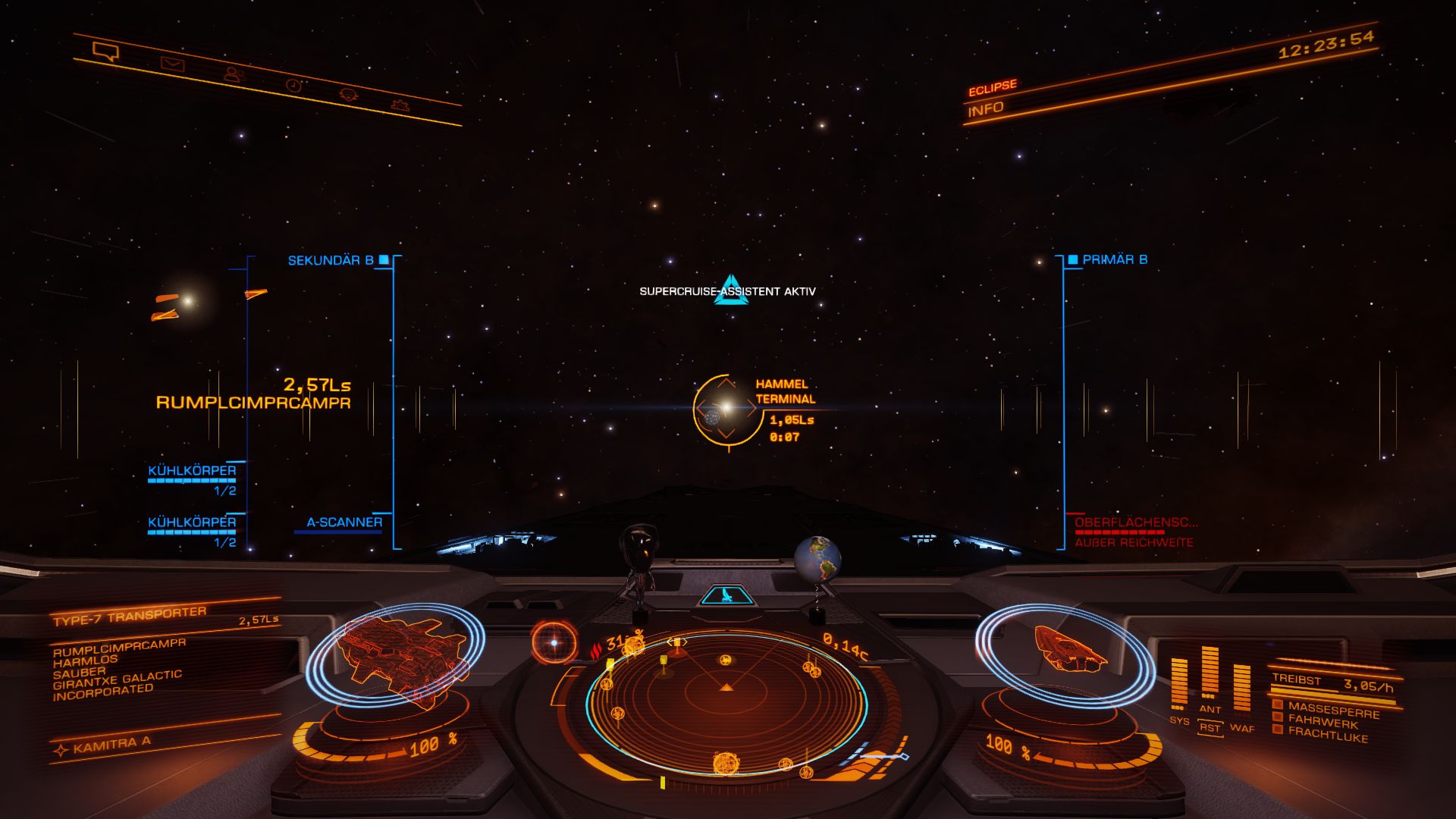
Task: Open the clock history tab
Action: click(x=293, y=85)
